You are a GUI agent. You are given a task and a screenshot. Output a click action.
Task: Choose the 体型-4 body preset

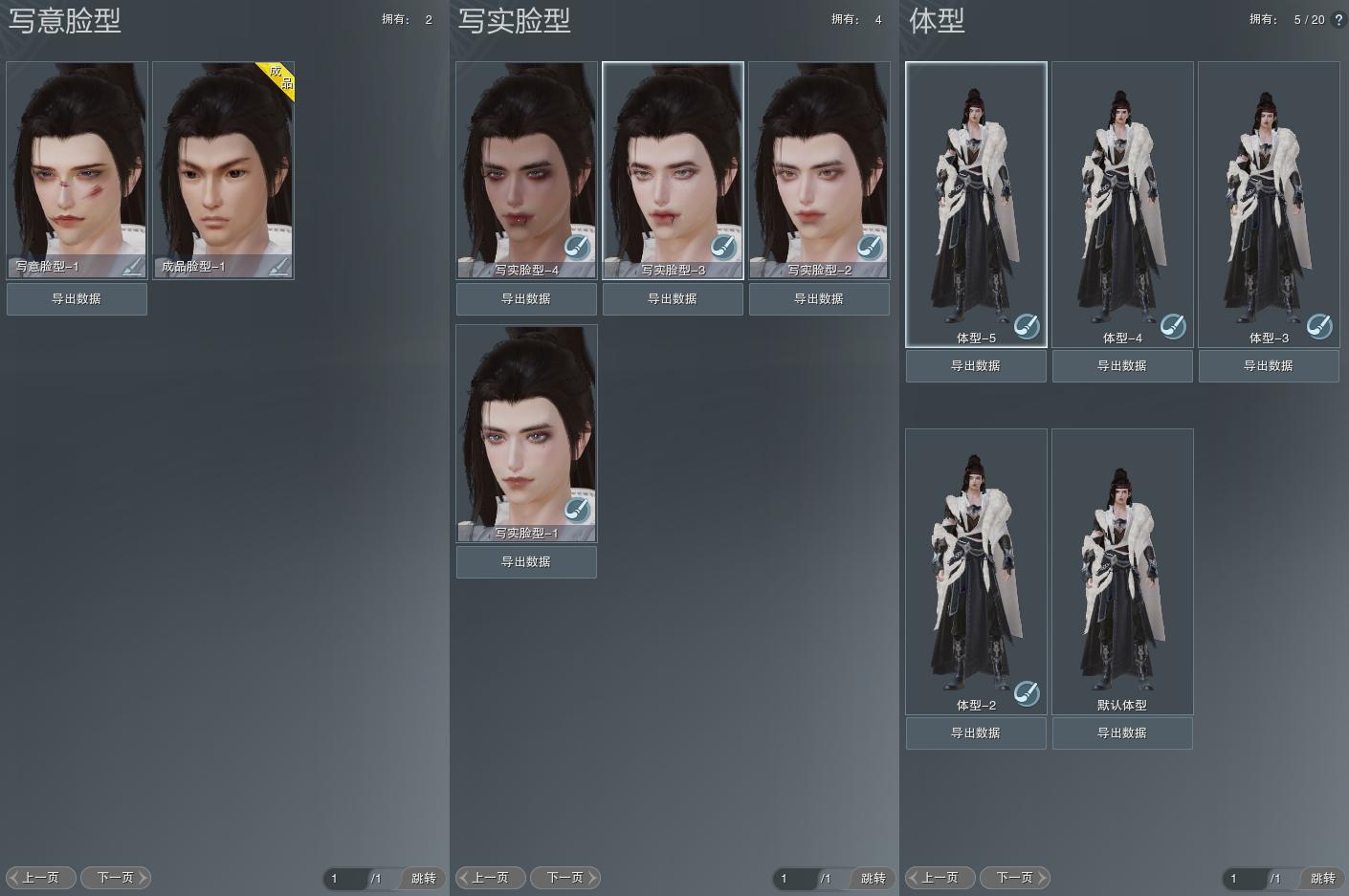(1122, 201)
